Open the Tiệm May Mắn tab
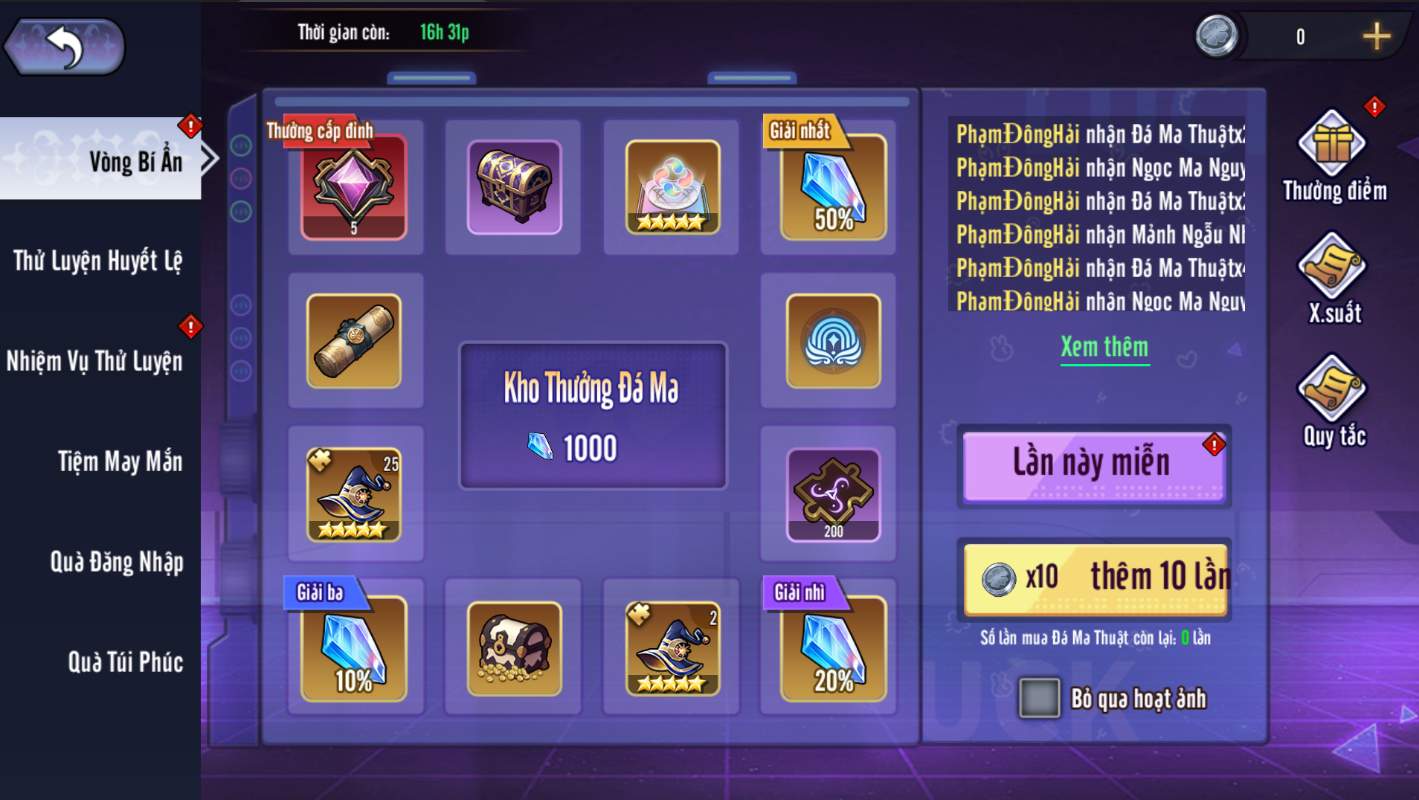 [120, 461]
